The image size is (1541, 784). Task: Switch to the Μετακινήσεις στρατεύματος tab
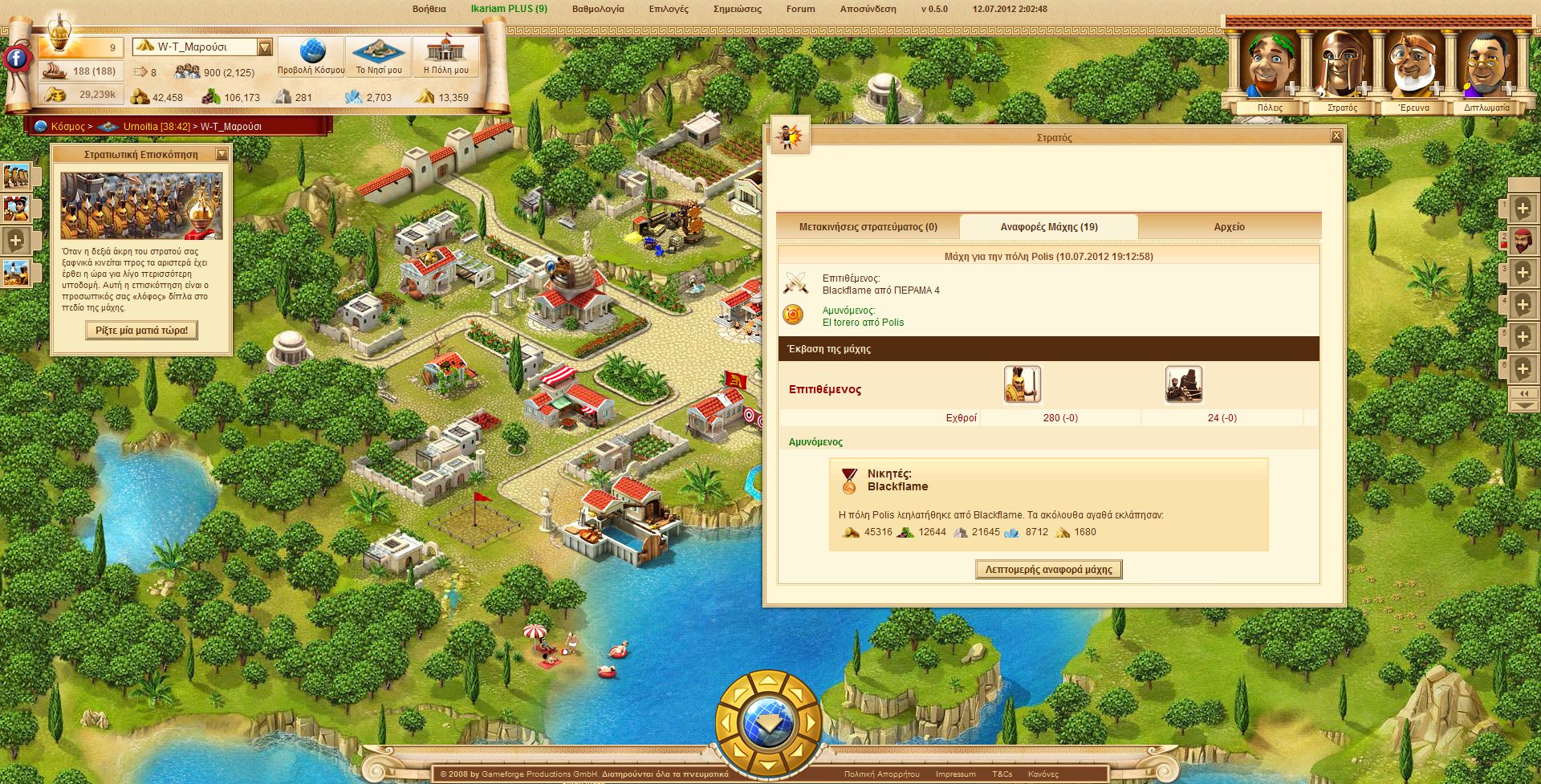tap(868, 227)
